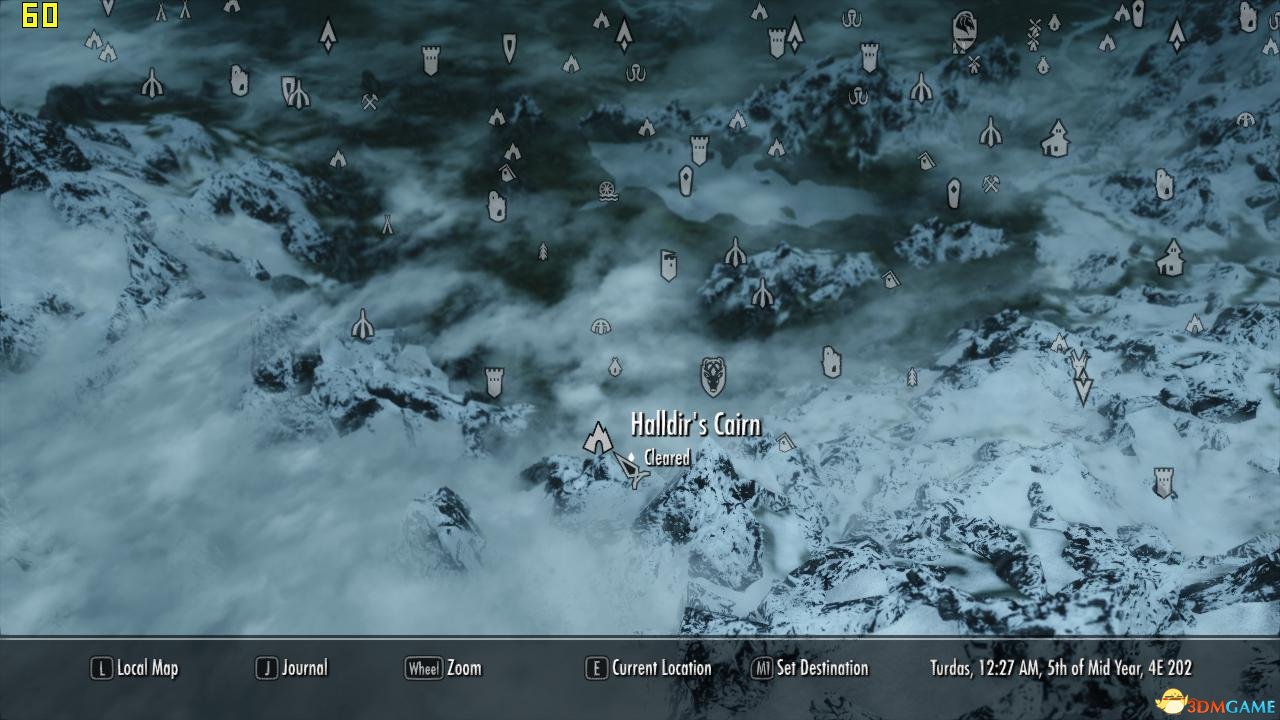This screenshot has height=720, width=1280.
Task: Select the horse-head shield city marker
Action: pos(964,30)
